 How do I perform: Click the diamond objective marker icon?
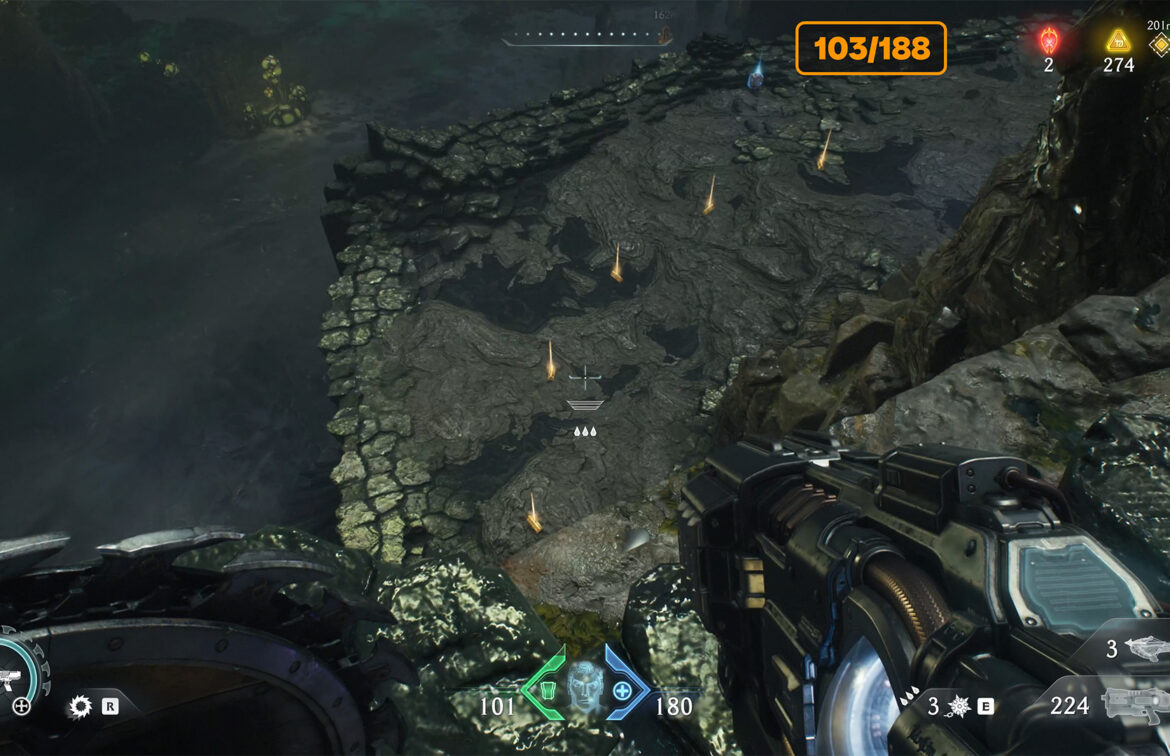[1160, 44]
